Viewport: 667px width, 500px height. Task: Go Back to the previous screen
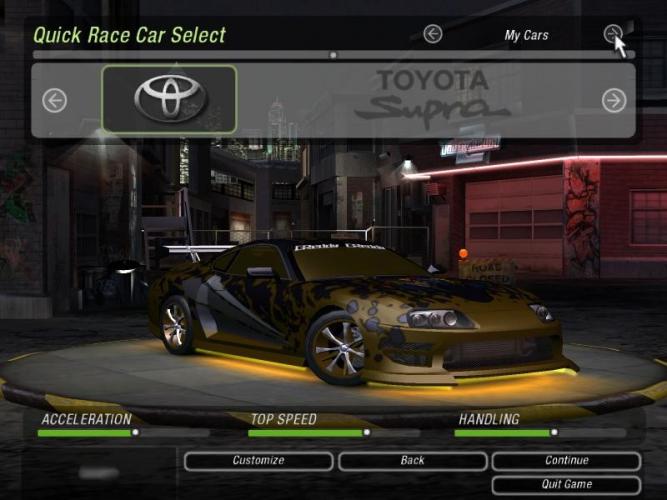(x=412, y=461)
